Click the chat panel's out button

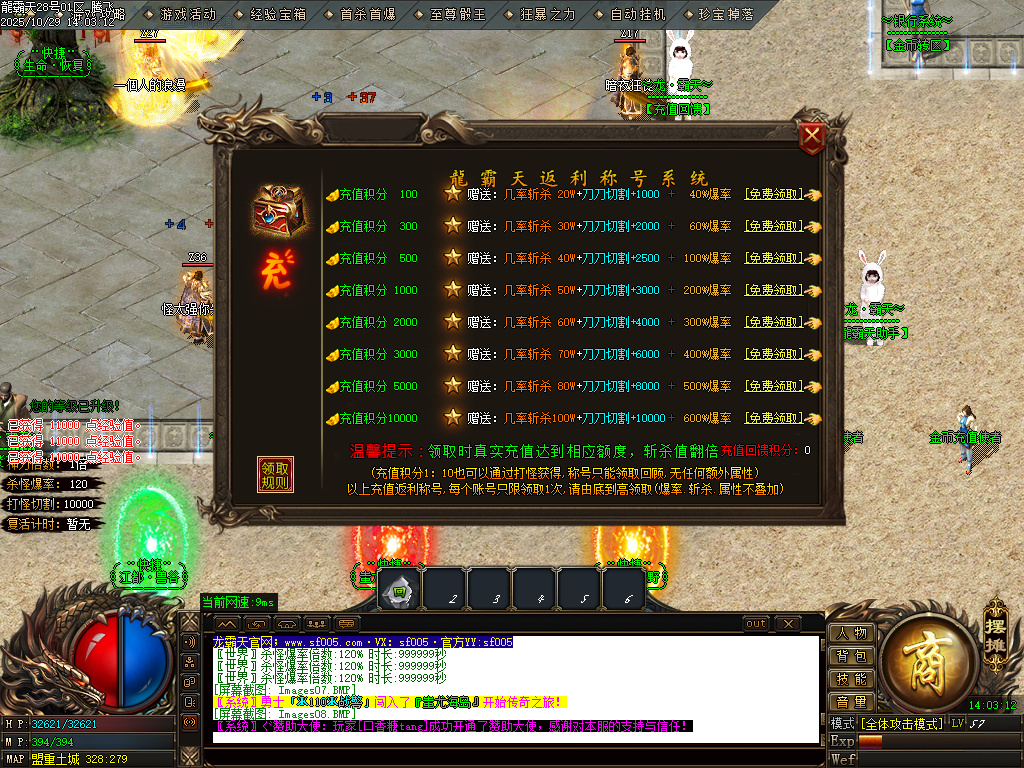coord(756,624)
